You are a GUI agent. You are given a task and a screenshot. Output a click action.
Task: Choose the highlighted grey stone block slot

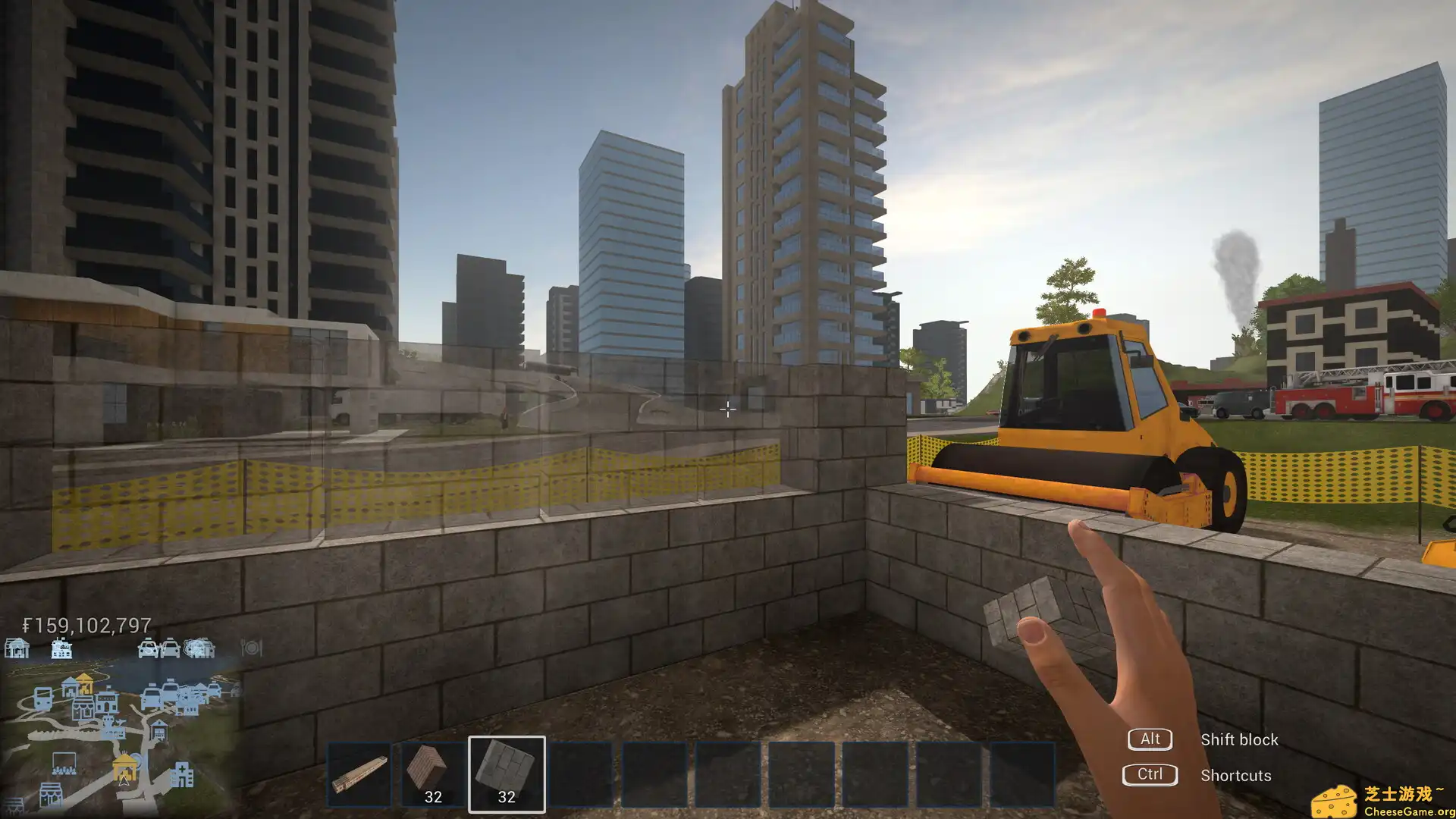coord(507,773)
